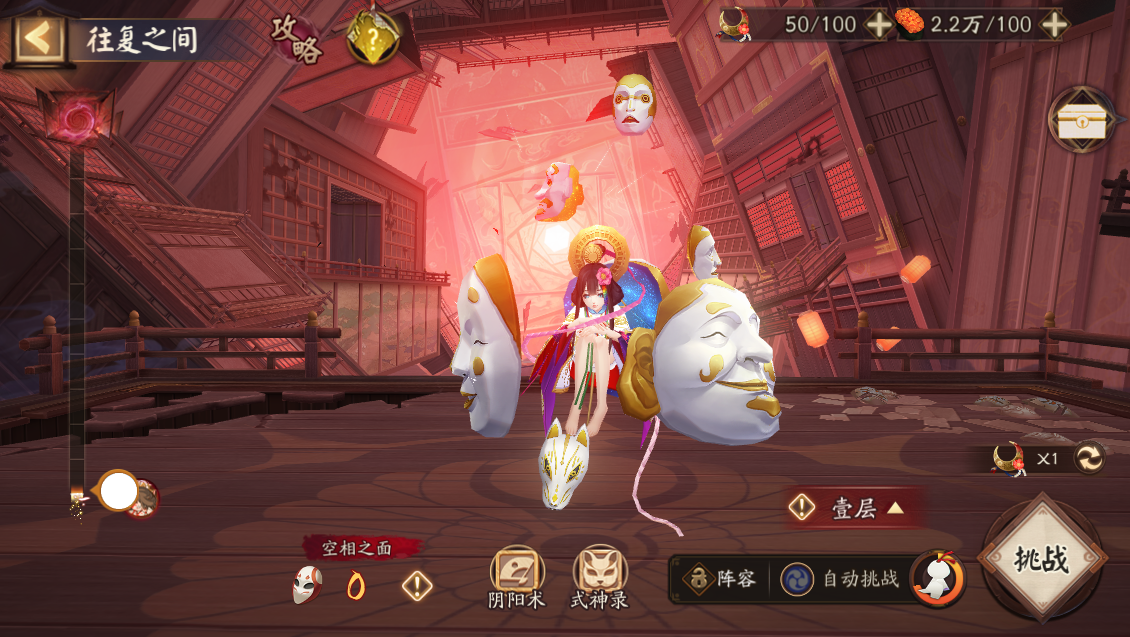Add more crescent bell tickets with plus
This screenshot has width=1130, height=637.
tap(879, 25)
